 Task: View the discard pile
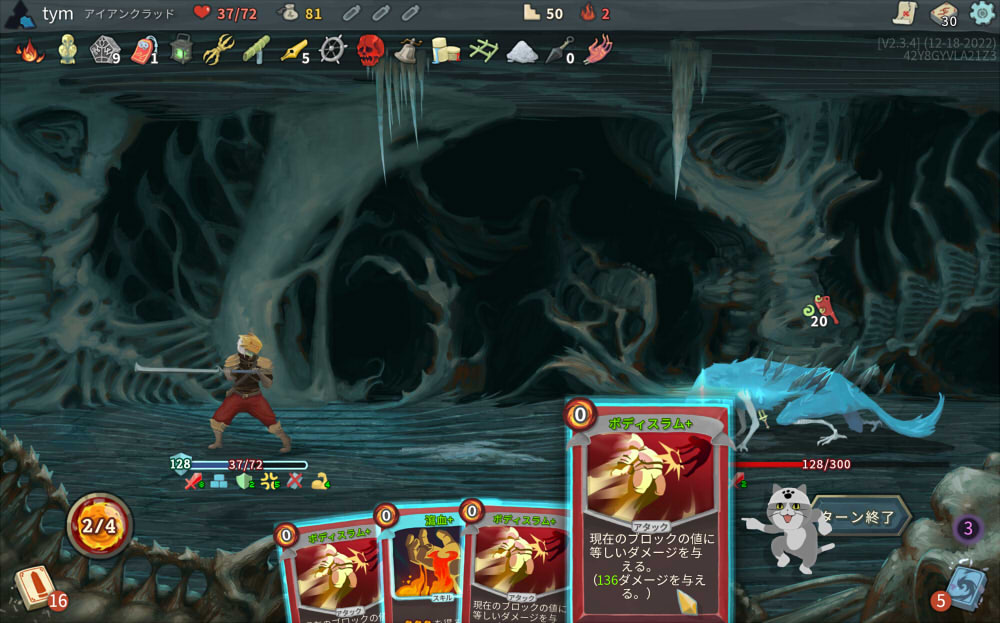pyautogui.click(x=964, y=587)
